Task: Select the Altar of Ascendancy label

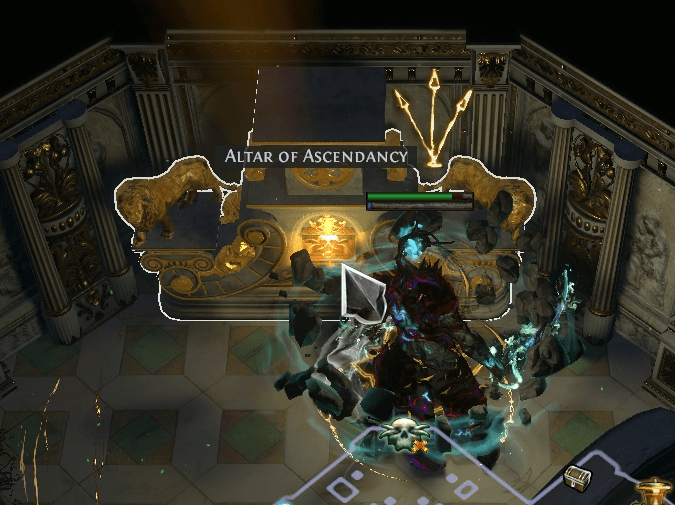Action: pyautogui.click(x=317, y=156)
